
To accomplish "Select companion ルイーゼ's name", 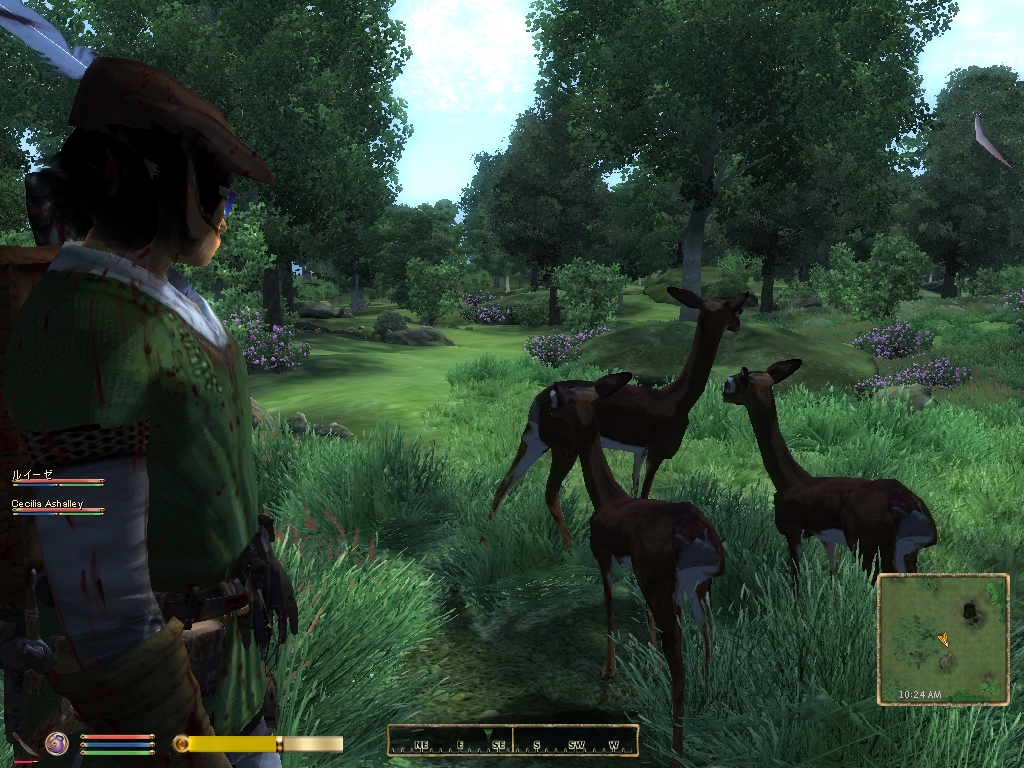I will point(31,475).
